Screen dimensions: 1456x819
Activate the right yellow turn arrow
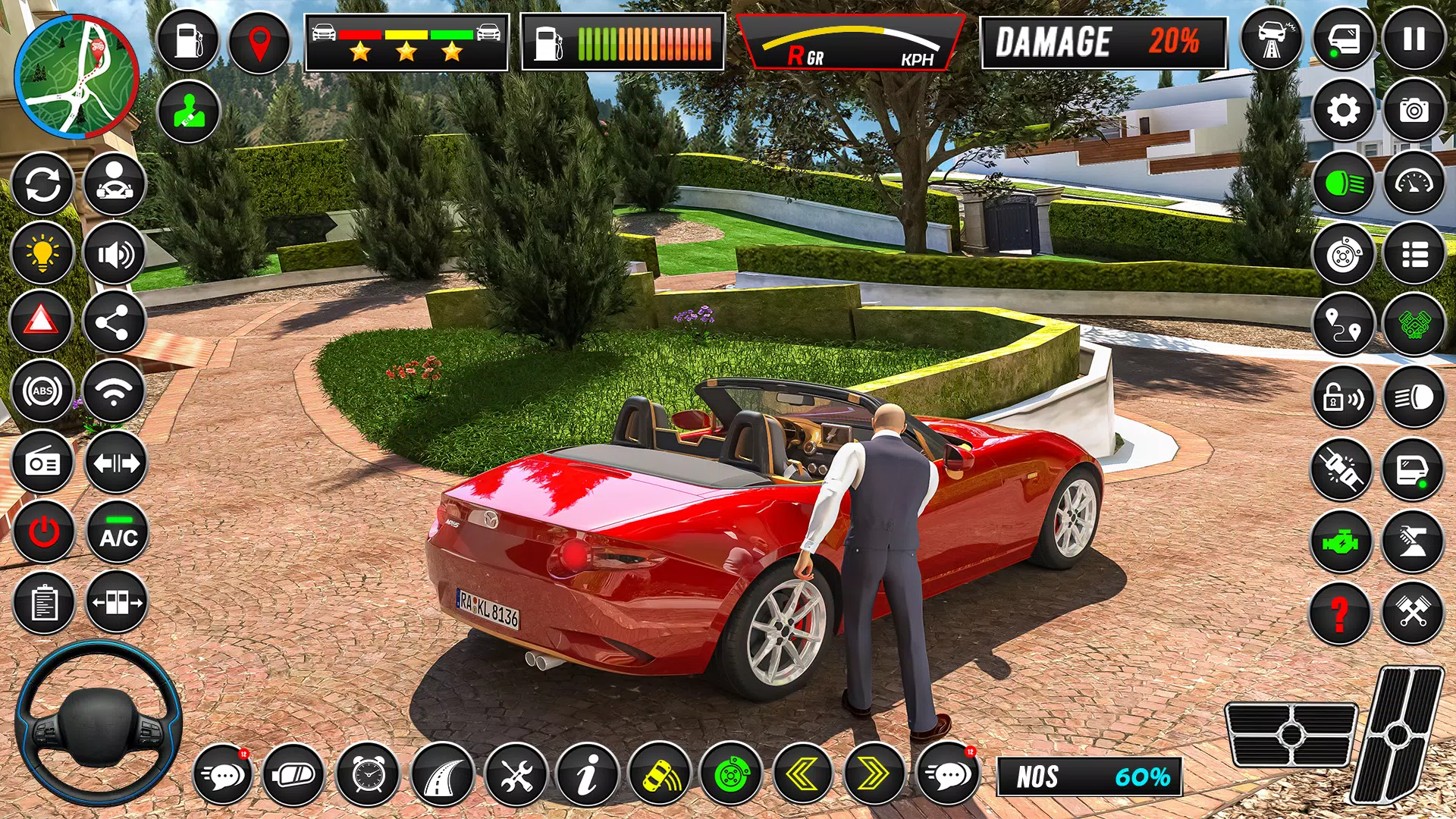click(874, 774)
